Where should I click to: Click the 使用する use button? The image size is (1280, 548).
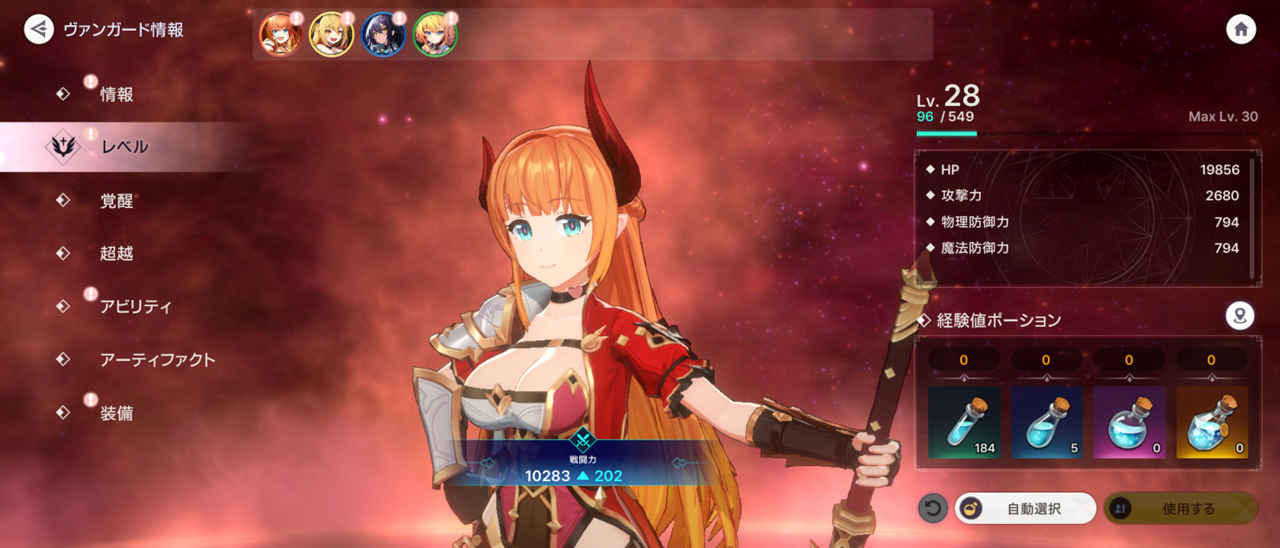(1180, 509)
